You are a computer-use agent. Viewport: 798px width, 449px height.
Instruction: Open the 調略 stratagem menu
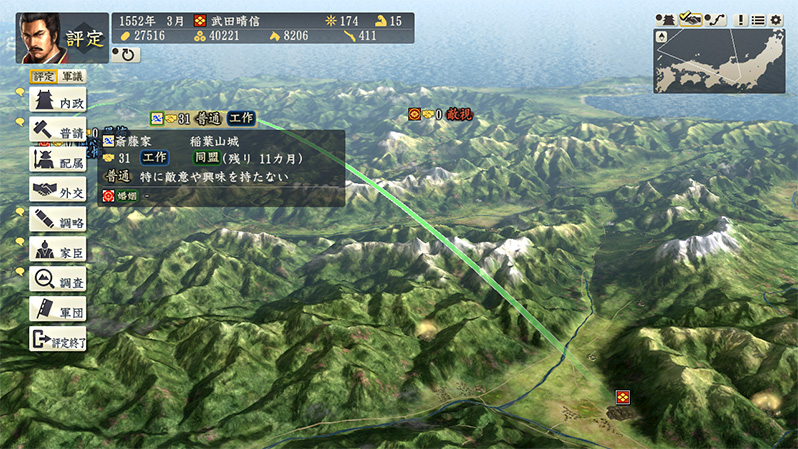pyautogui.click(x=58, y=219)
